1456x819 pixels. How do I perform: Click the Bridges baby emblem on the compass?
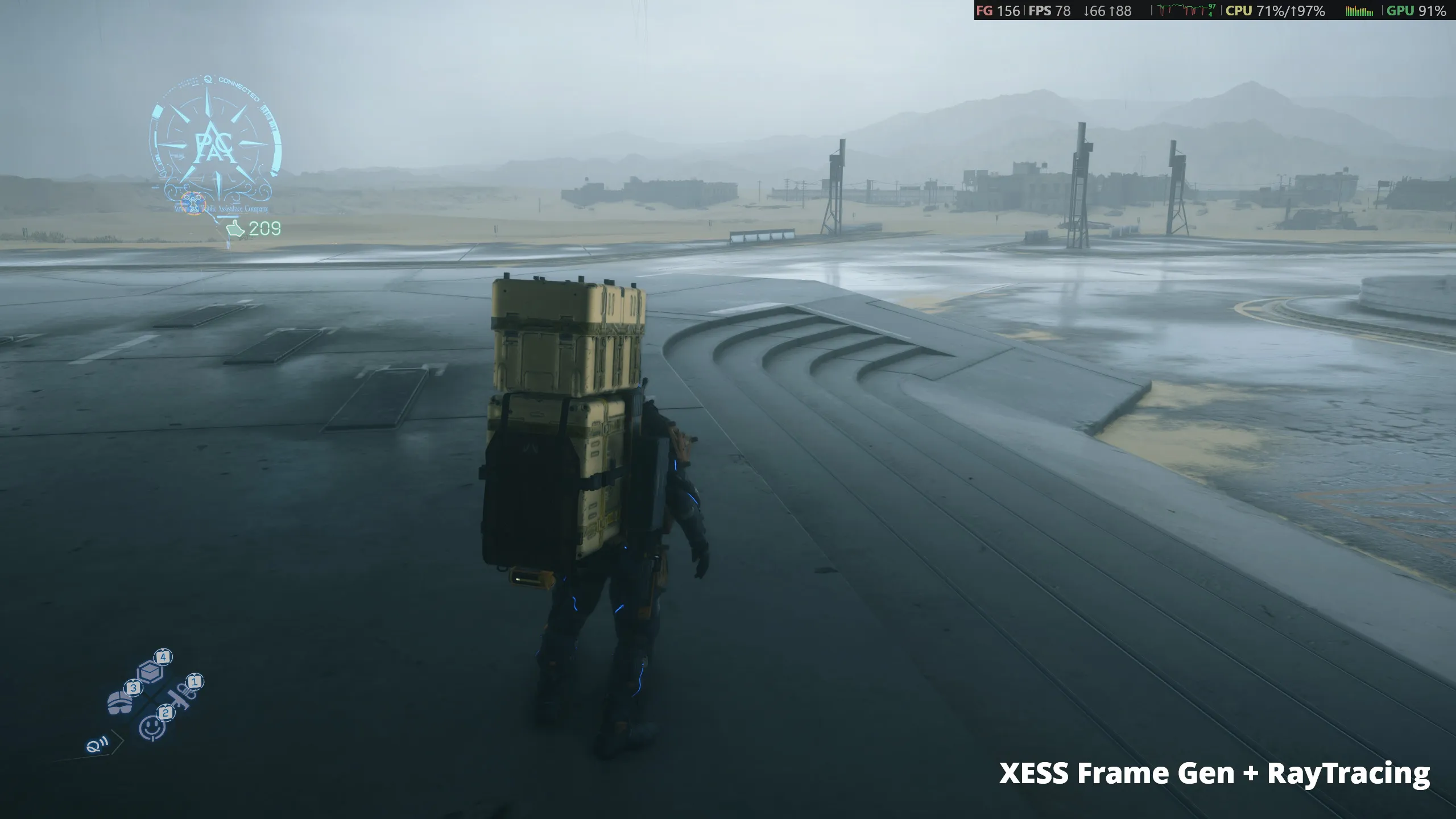tap(193, 204)
